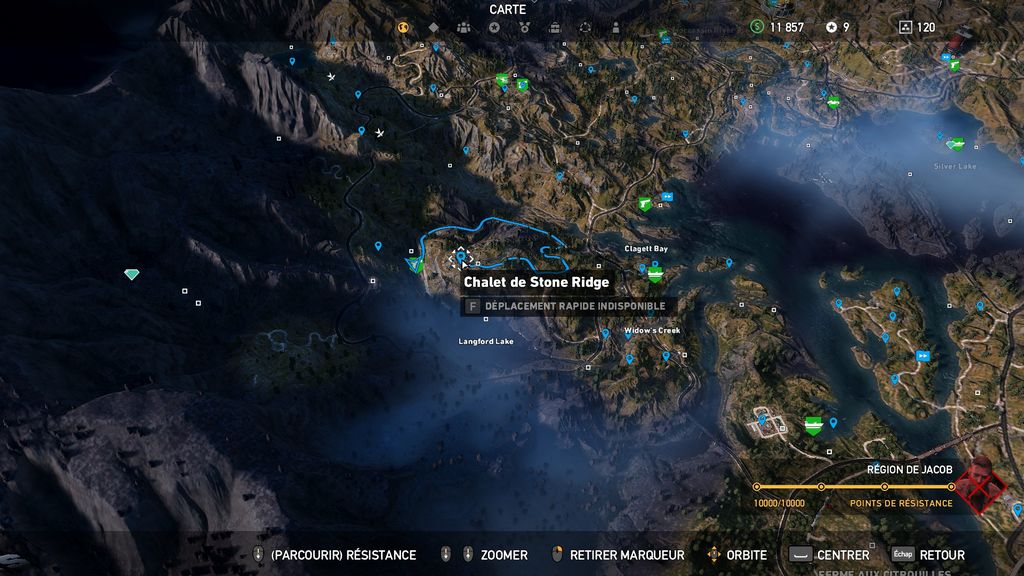Select the green outpost marker above Silver Lake

click(956, 144)
